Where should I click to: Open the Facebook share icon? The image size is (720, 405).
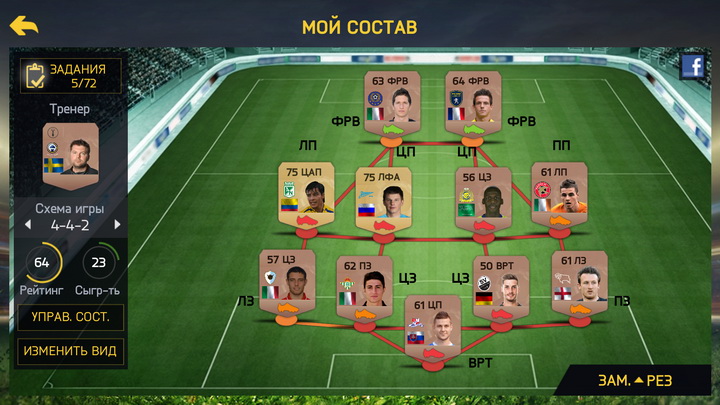pos(693,66)
